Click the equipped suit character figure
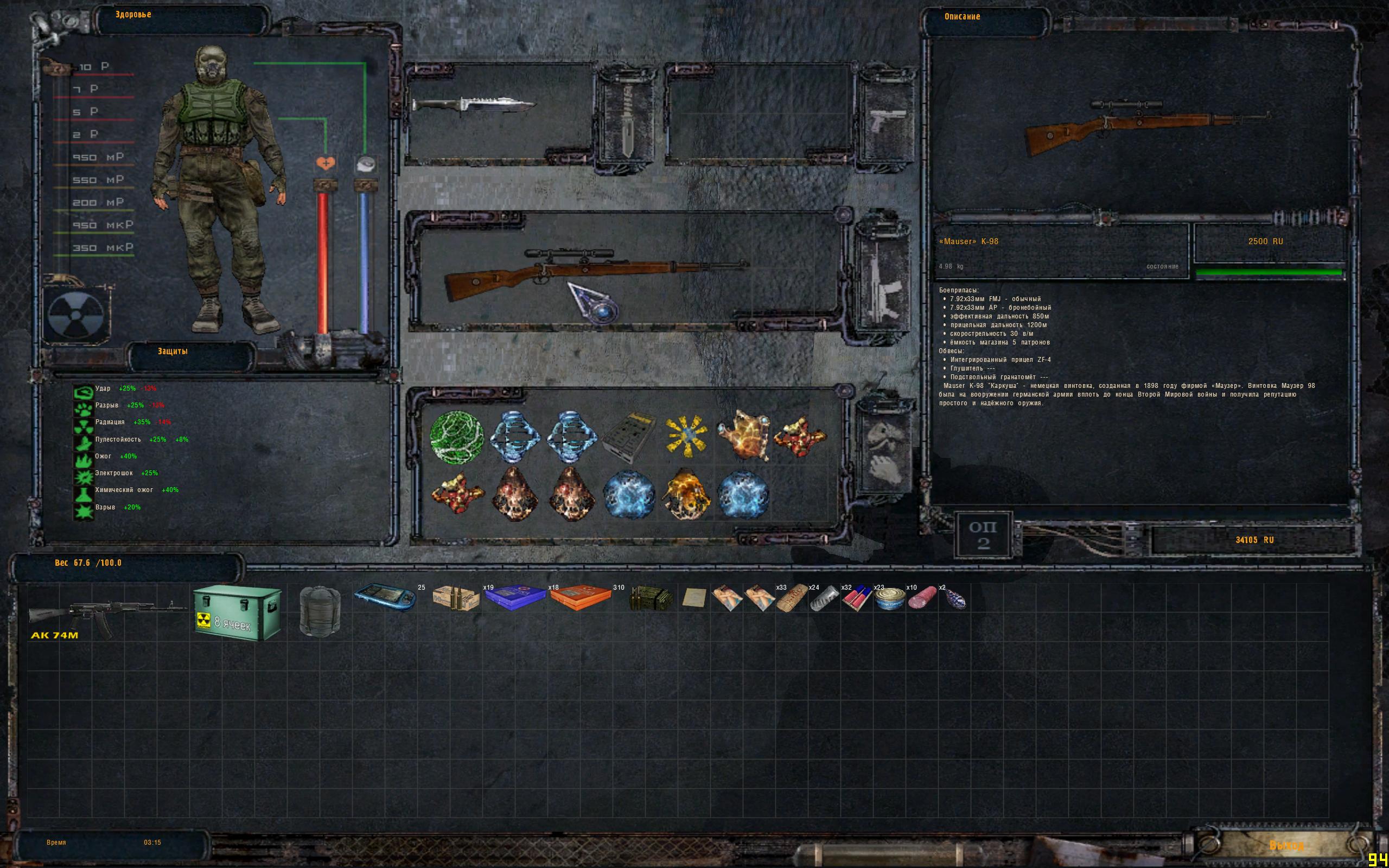The height and width of the screenshot is (868, 1389). coord(219,189)
